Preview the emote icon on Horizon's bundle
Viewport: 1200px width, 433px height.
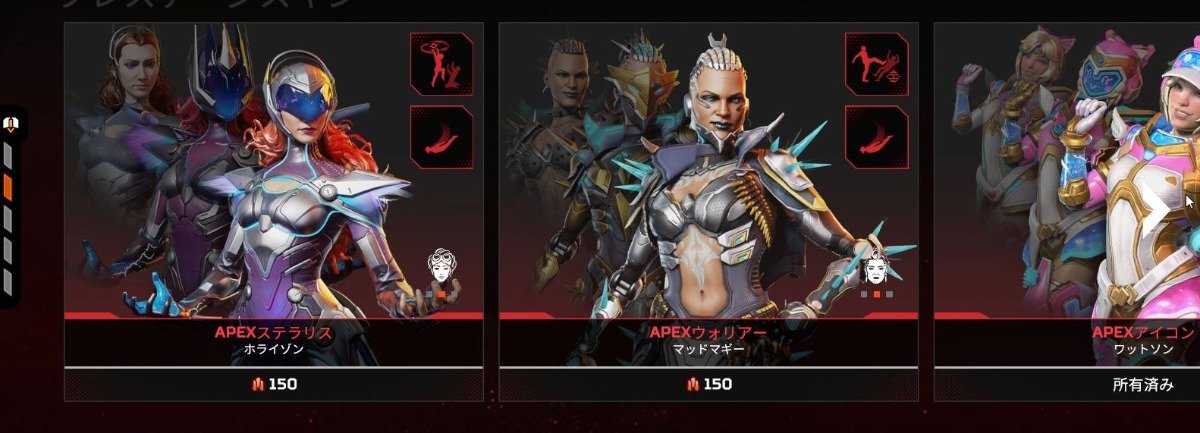(441, 63)
